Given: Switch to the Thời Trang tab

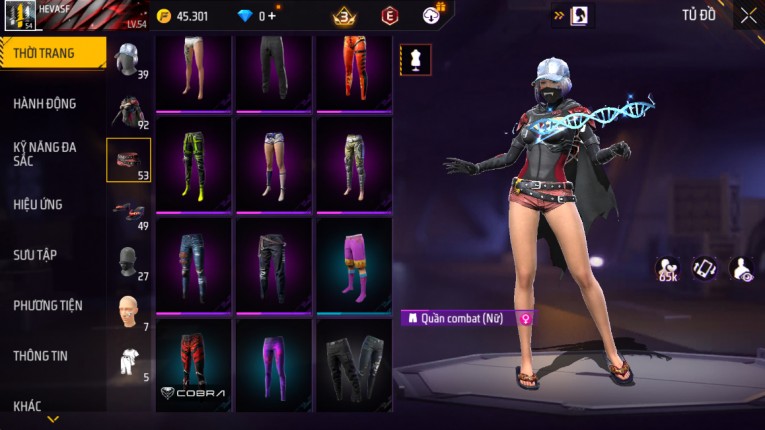Looking at the screenshot, I should tap(52, 53).
